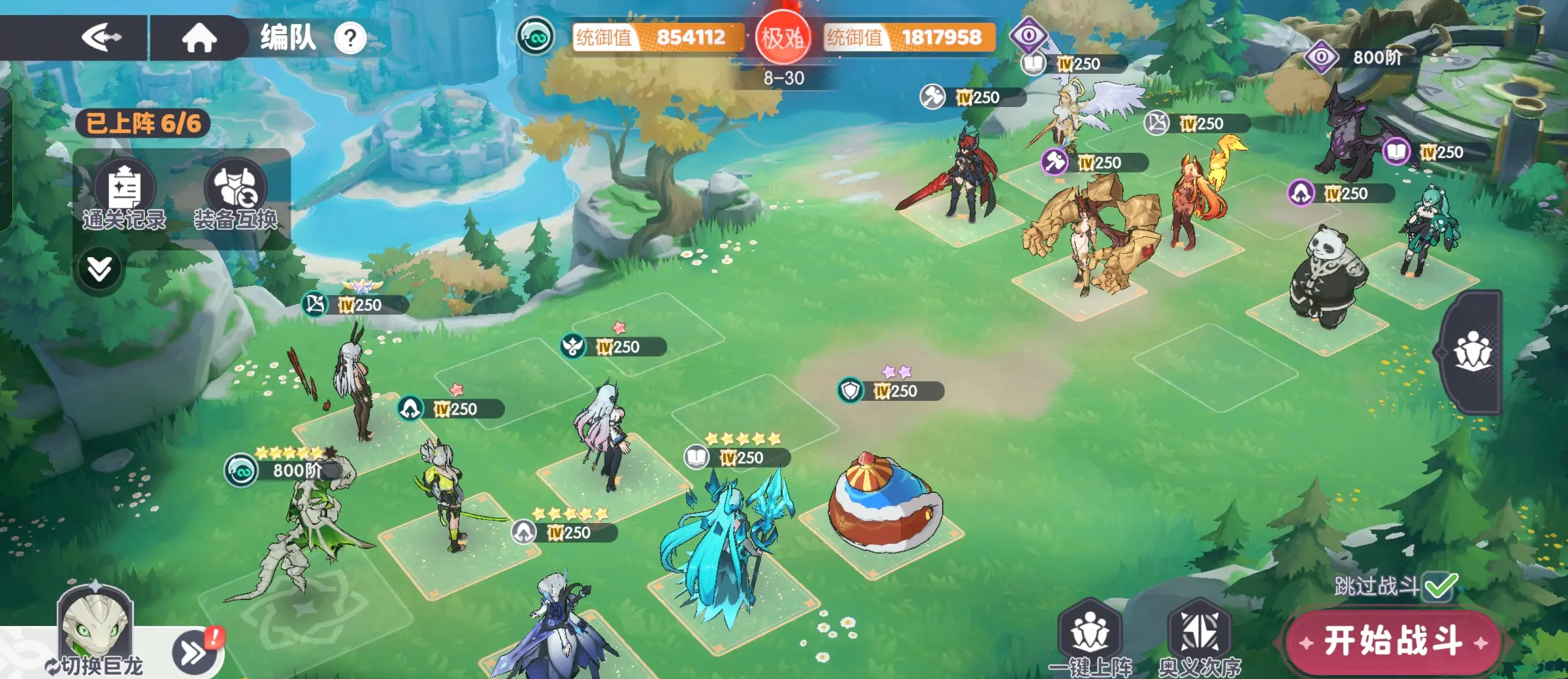
Task: Expand the double-chevron dropdown arrow
Action: [99, 268]
